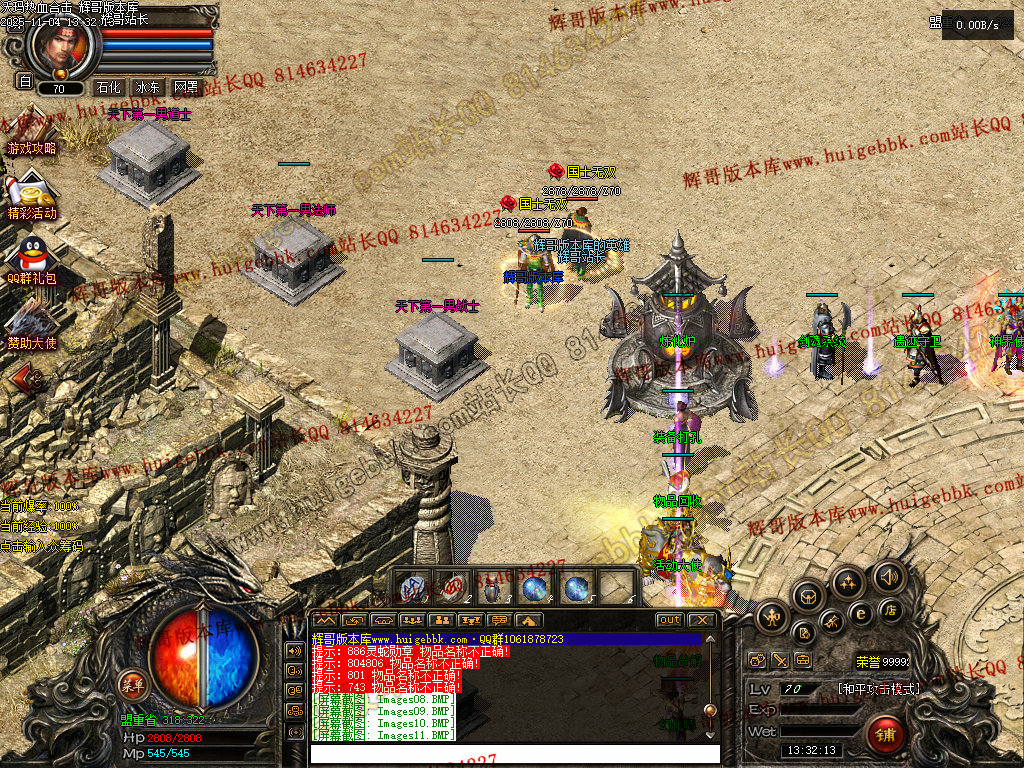
Task: Open the character figure round button
Action: [771, 616]
